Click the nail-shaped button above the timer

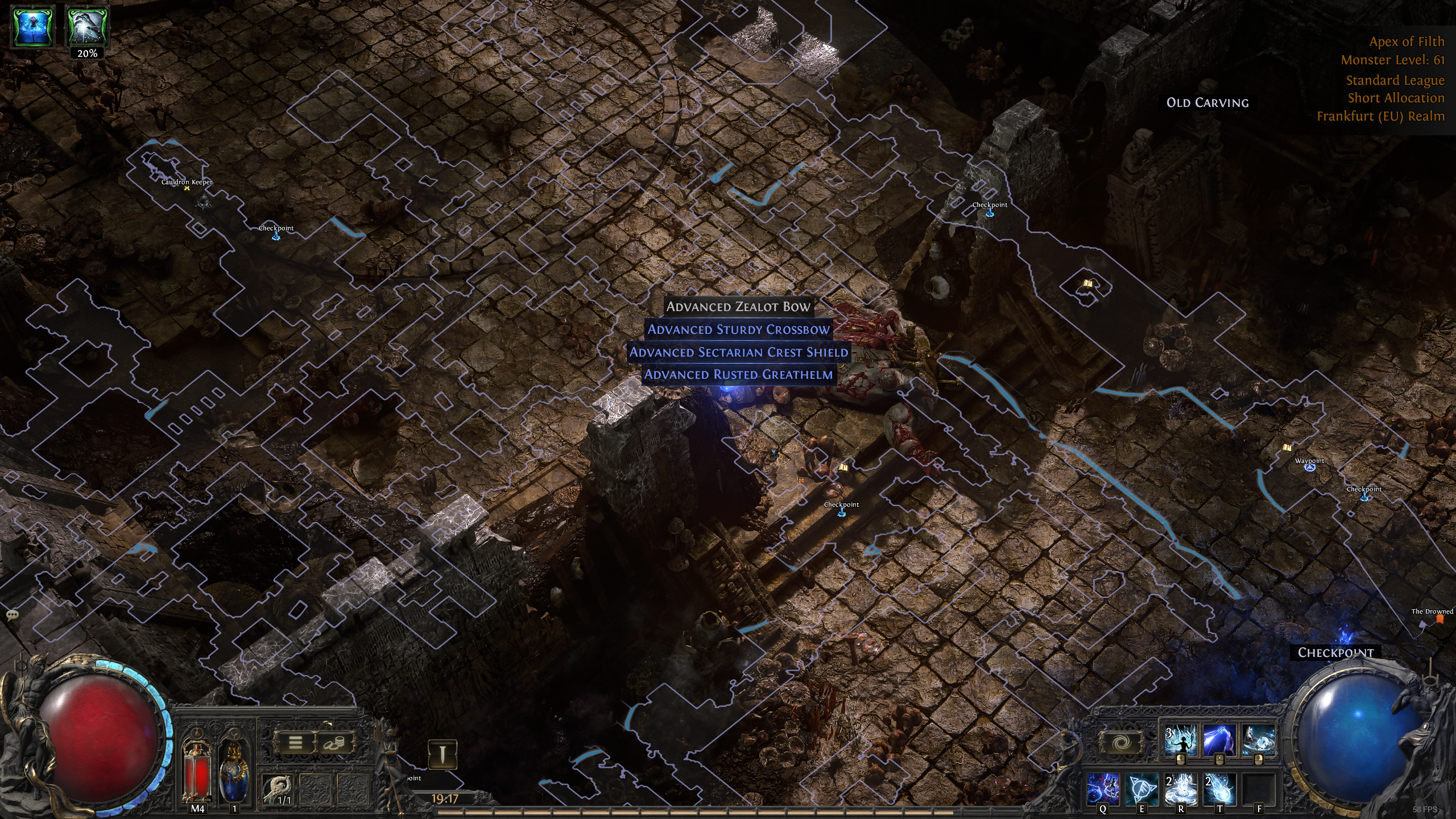(442, 754)
